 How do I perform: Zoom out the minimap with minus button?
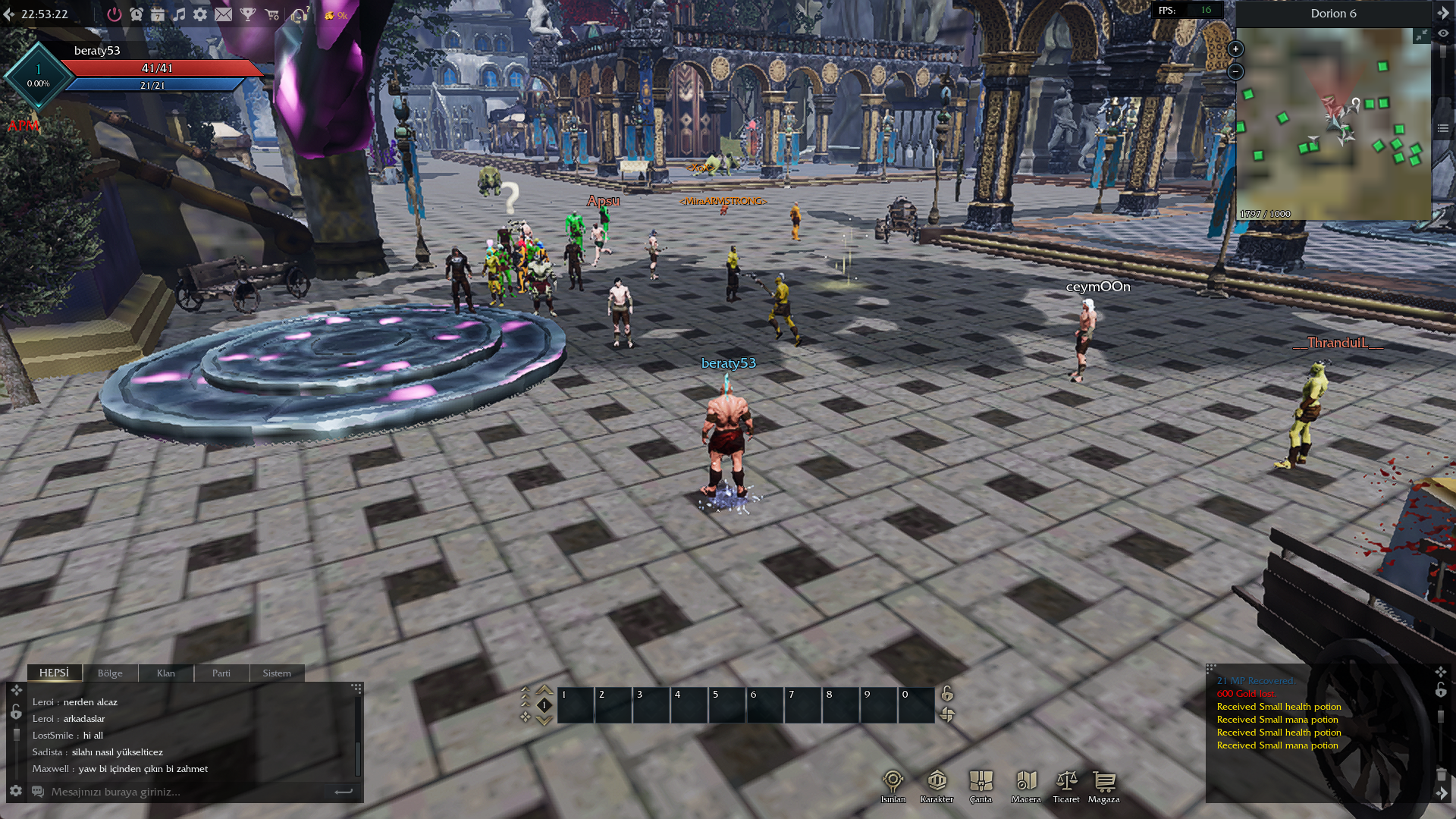point(1235,71)
